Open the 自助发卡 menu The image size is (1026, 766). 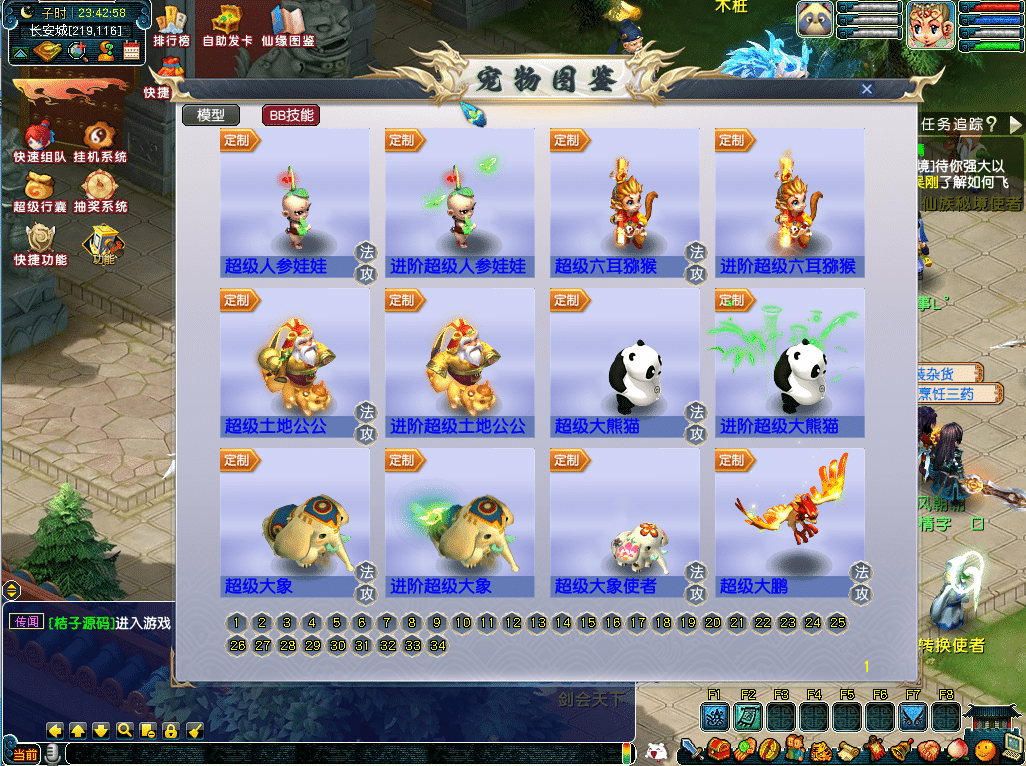(227, 26)
